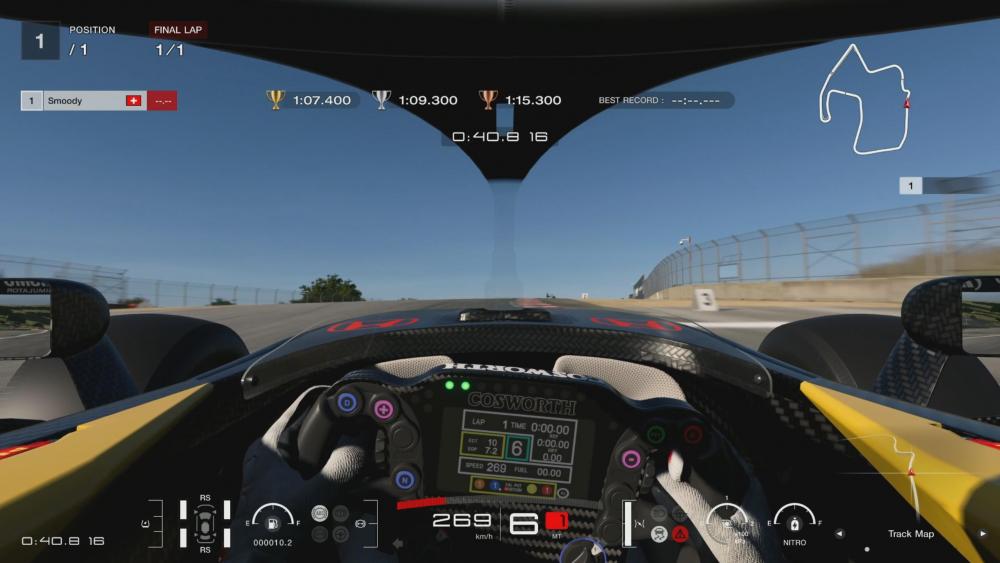Screen dimensions: 1000x563
Task: Select Smoody's row in the standings
Action: coord(98,101)
